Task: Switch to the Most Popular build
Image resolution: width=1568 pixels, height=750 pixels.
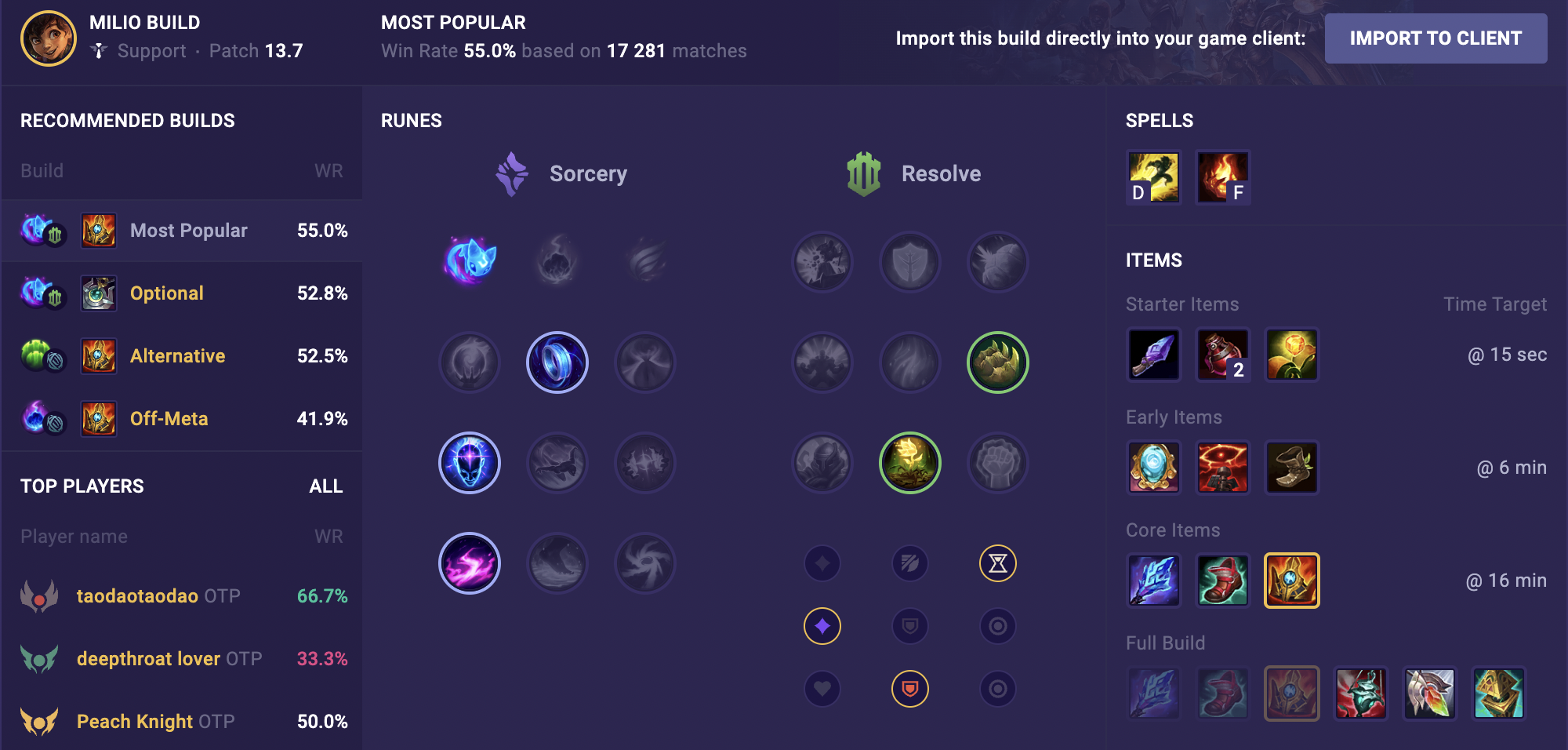Action: pos(188,230)
